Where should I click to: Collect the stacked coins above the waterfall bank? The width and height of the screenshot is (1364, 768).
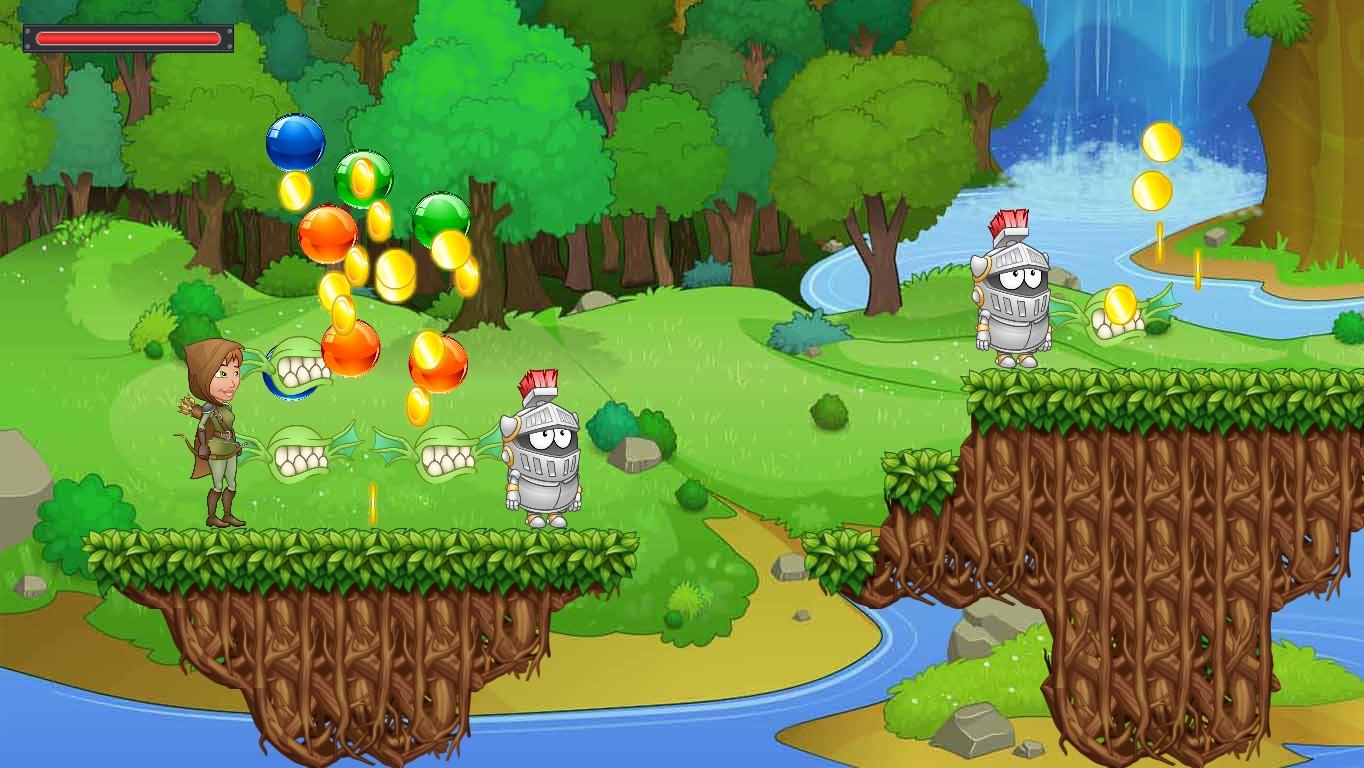1160,165
